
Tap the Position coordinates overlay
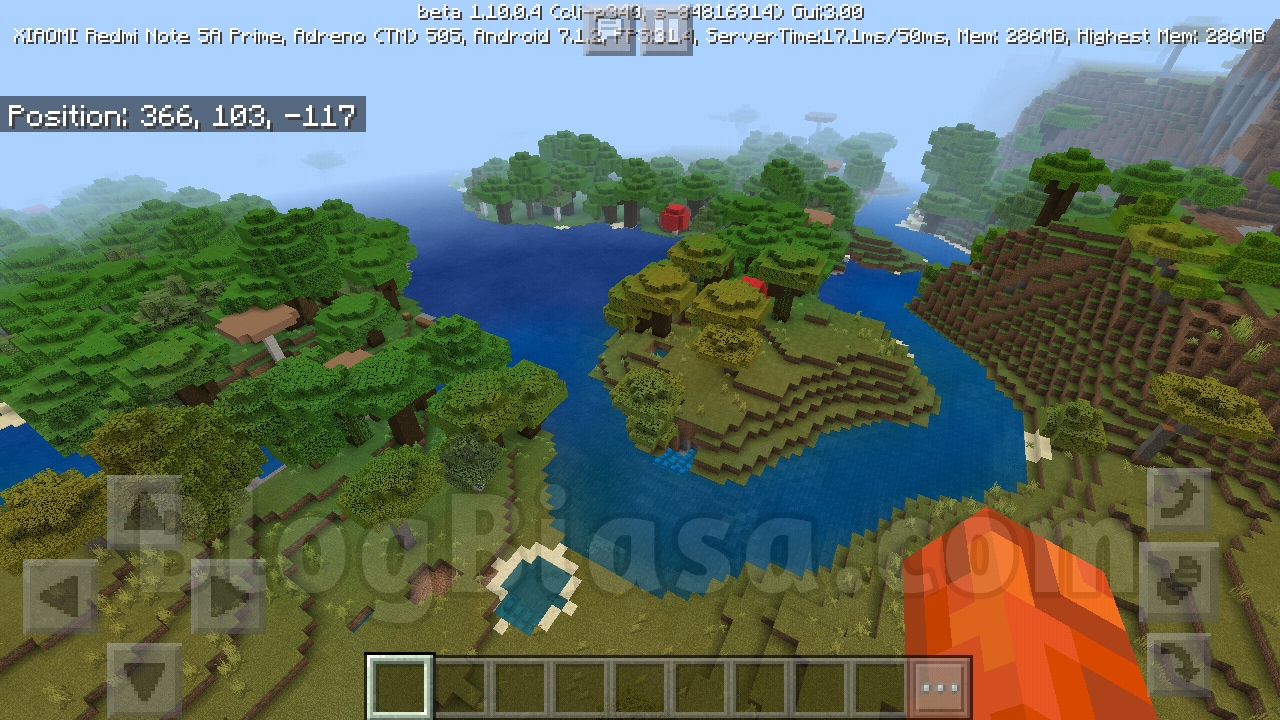pos(181,116)
